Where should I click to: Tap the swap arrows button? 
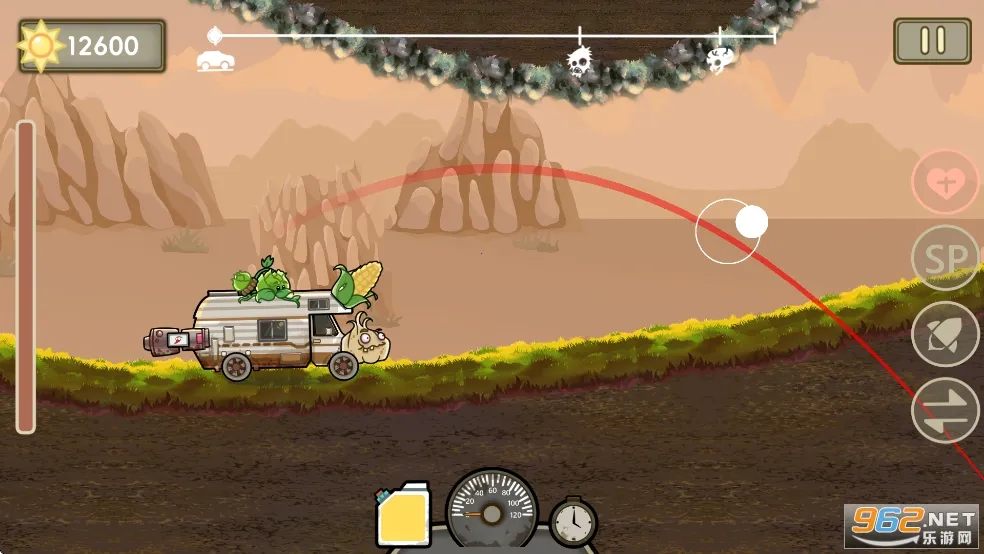pos(945,410)
